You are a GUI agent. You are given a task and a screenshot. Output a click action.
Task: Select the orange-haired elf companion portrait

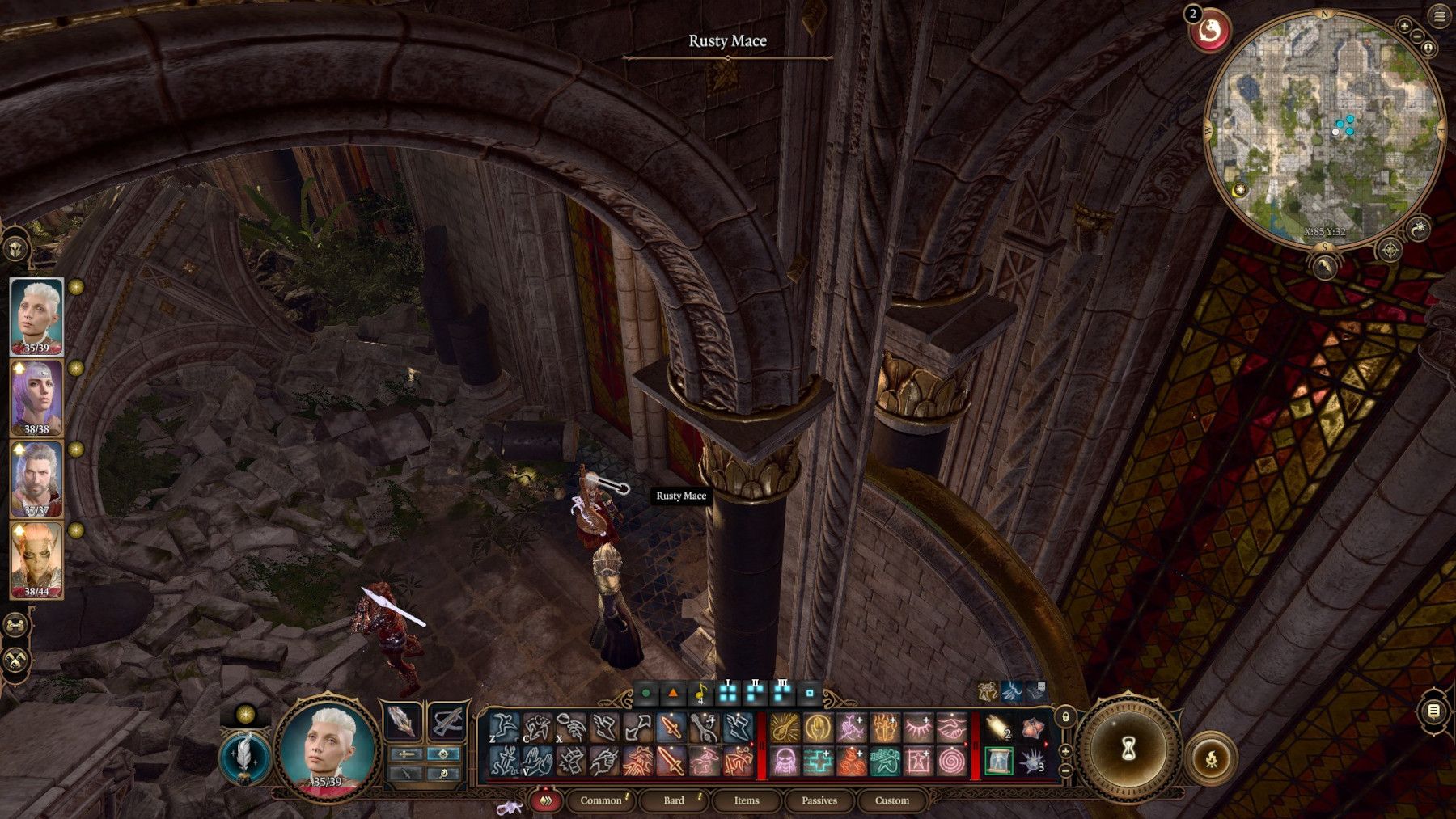tap(36, 559)
